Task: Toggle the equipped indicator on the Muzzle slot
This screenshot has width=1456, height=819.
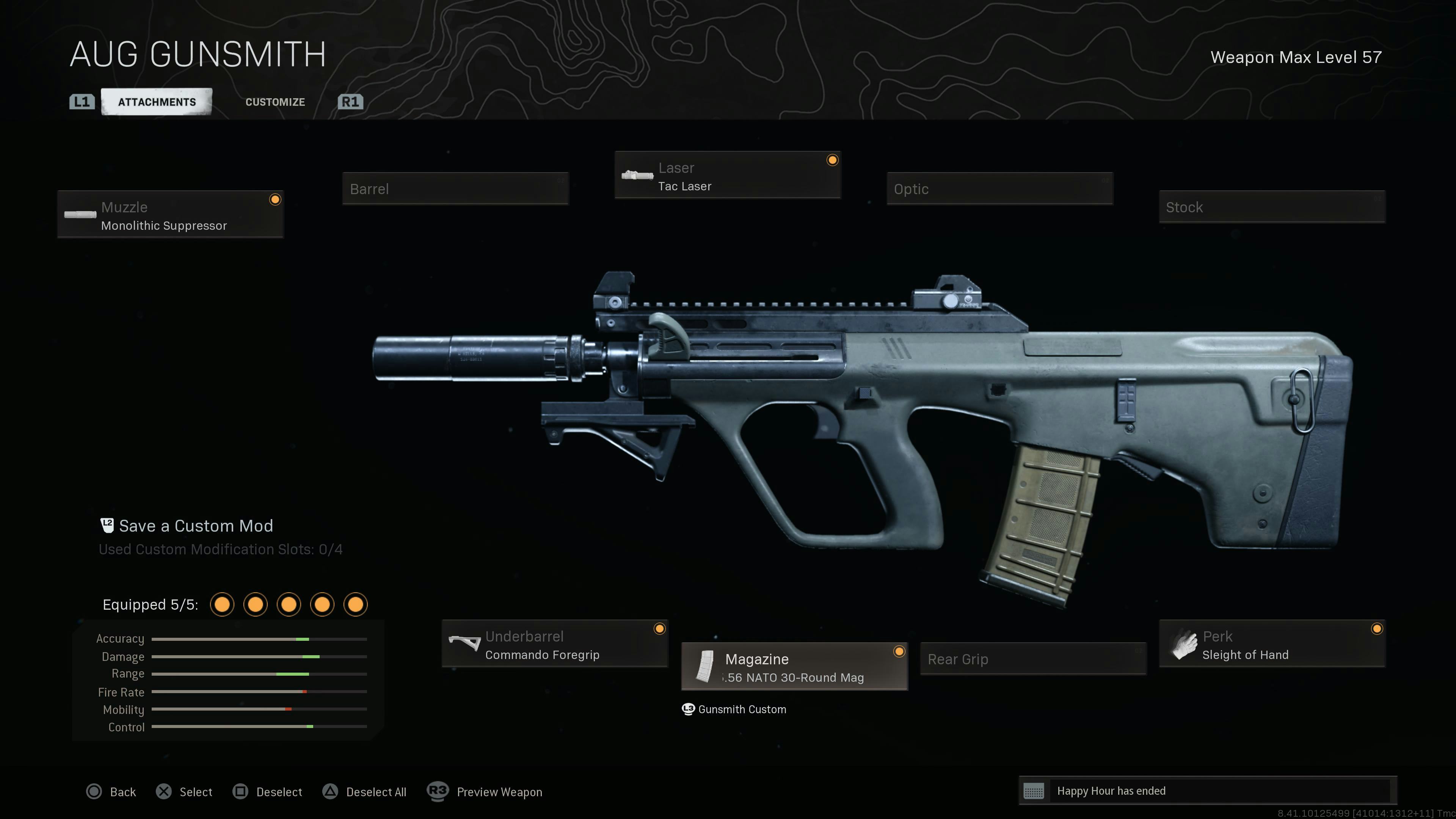Action: coord(275,199)
